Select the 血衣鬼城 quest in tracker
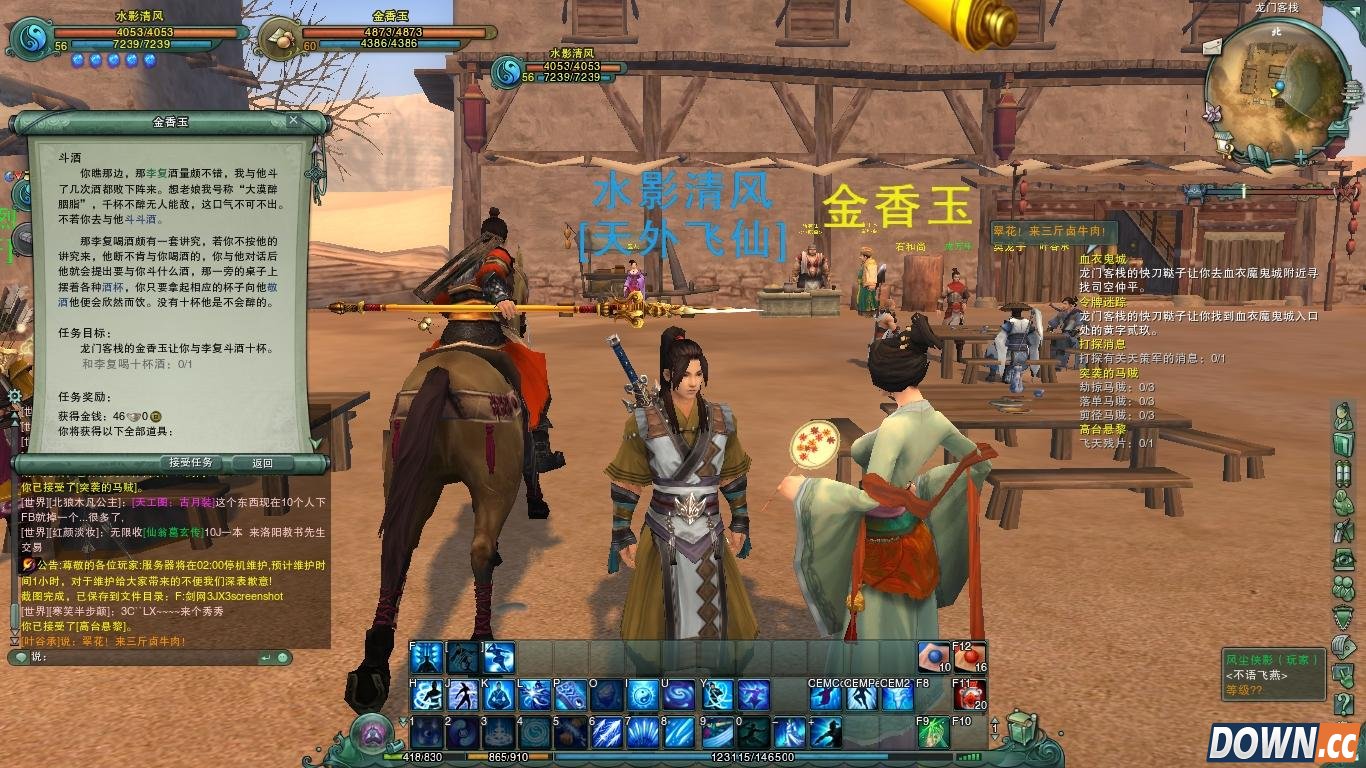This screenshot has height=768, width=1366. (1102, 259)
